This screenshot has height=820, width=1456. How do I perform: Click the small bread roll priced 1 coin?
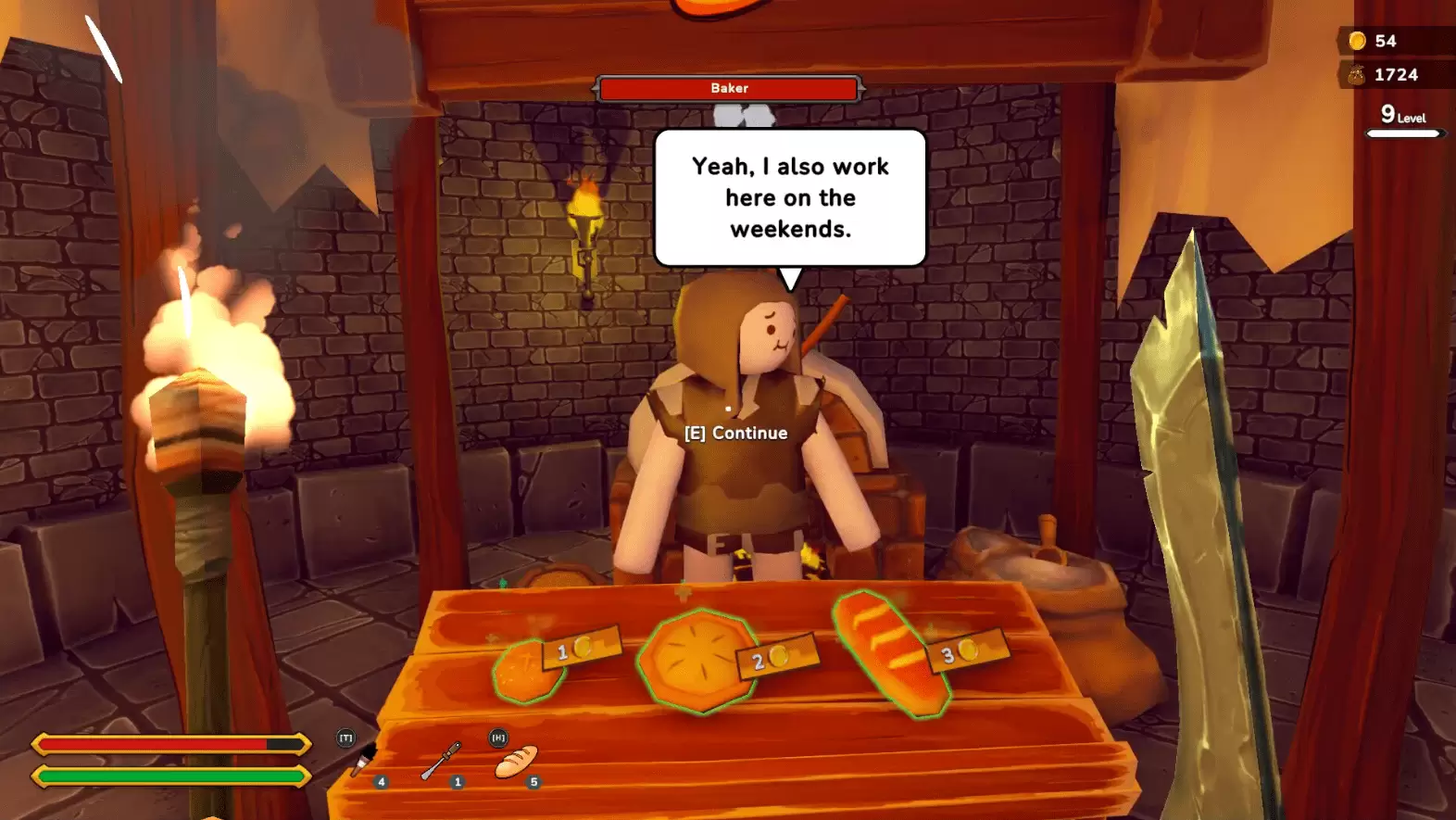pos(525,671)
